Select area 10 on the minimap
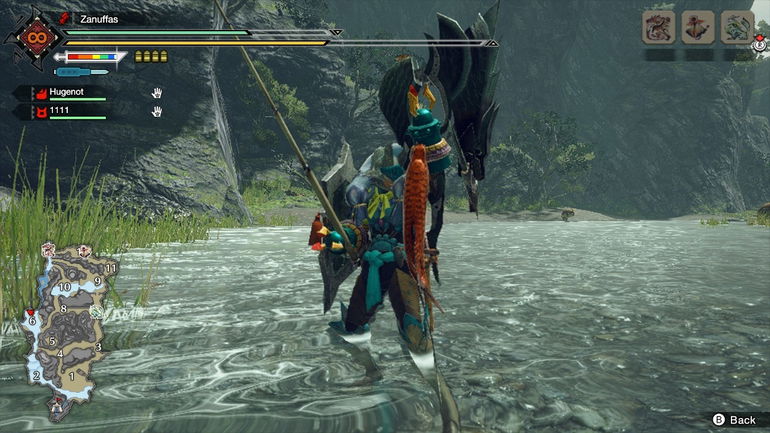The width and height of the screenshot is (770, 433). [63, 288]
